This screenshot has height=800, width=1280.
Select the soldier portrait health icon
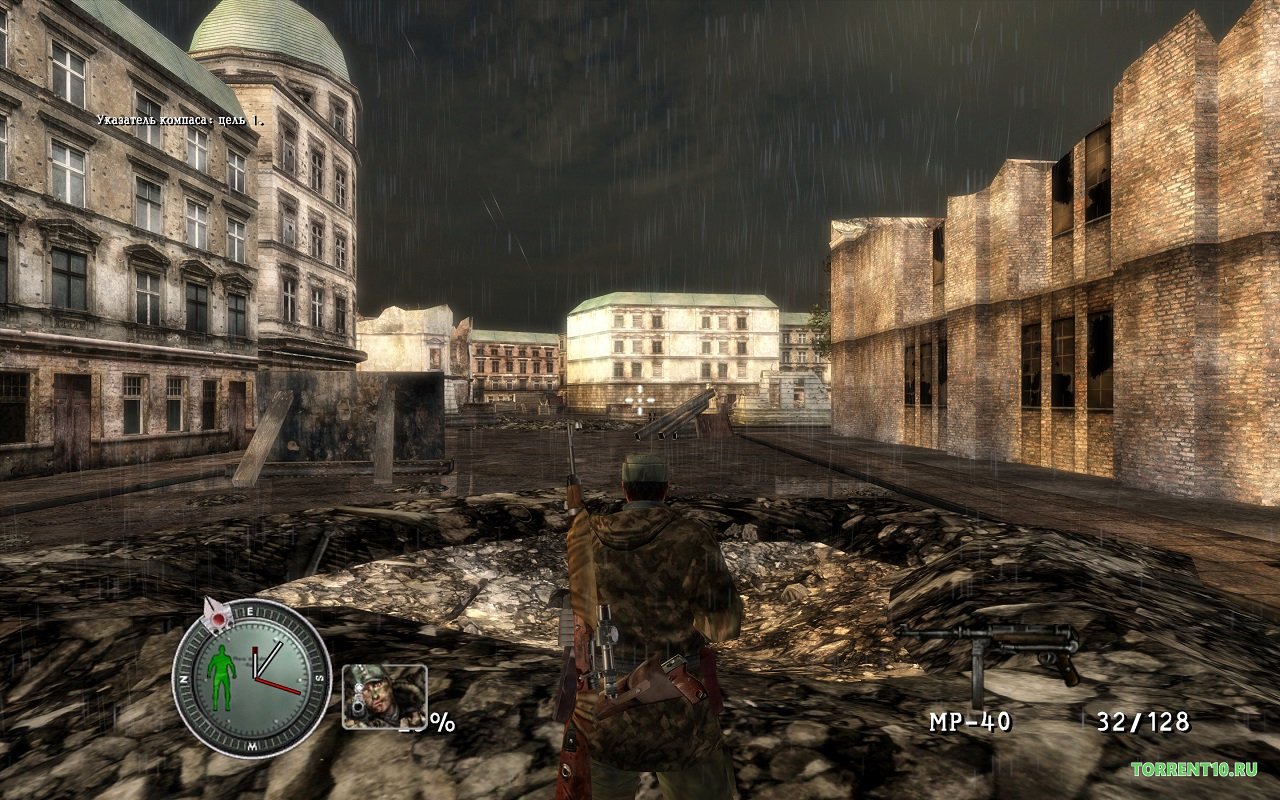pos(384,696)
